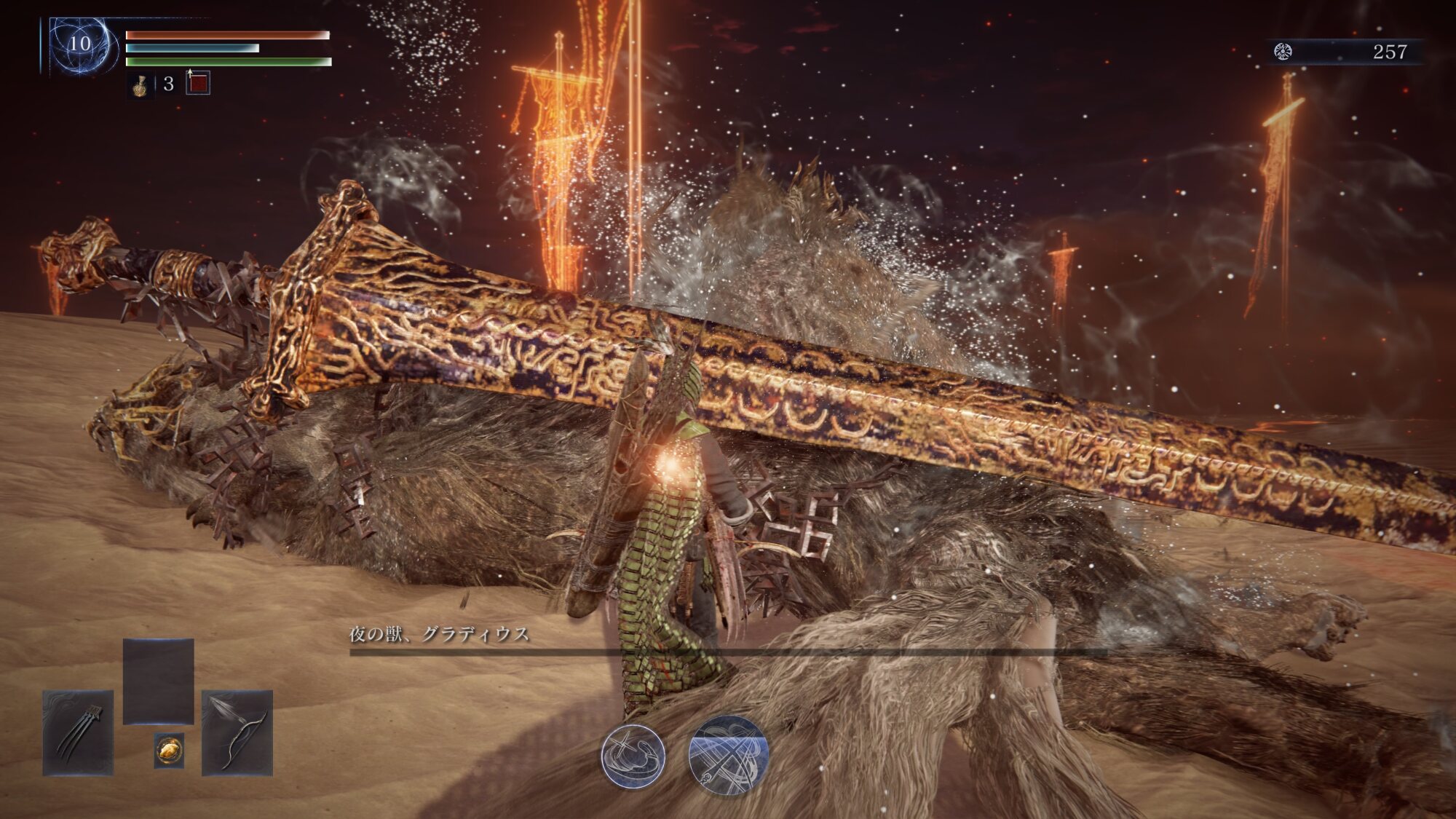Select the claw weapon slot
The width and height of the screenshot is (1456, 819).
78,732
